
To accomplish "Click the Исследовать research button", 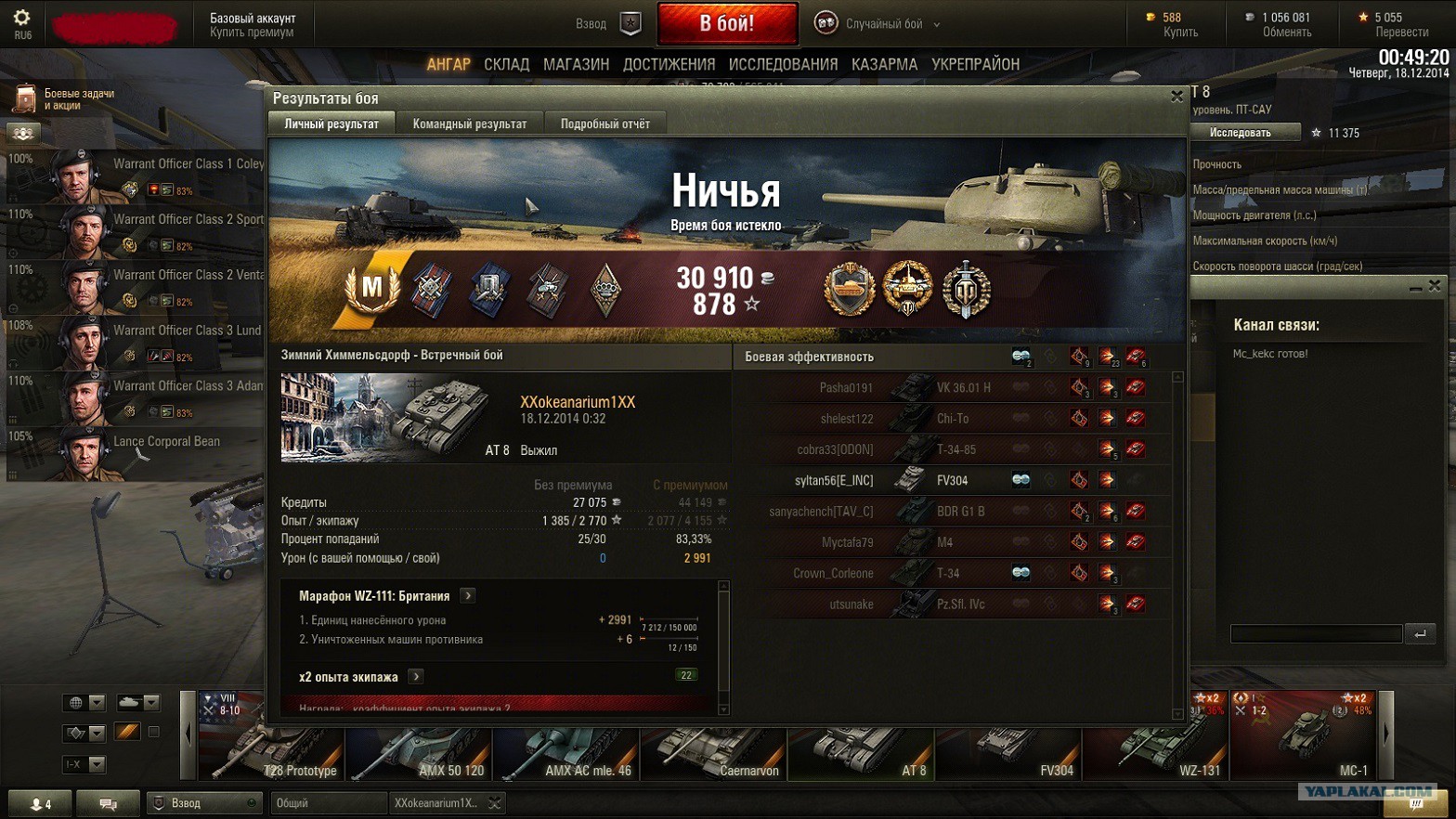I will click(x=1241, y=133).
